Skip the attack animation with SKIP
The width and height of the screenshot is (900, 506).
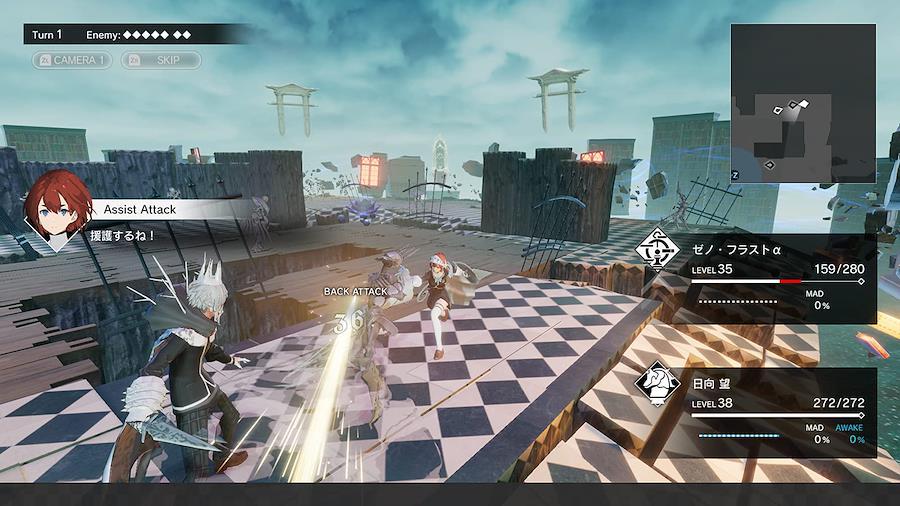(x=161, y=60)
